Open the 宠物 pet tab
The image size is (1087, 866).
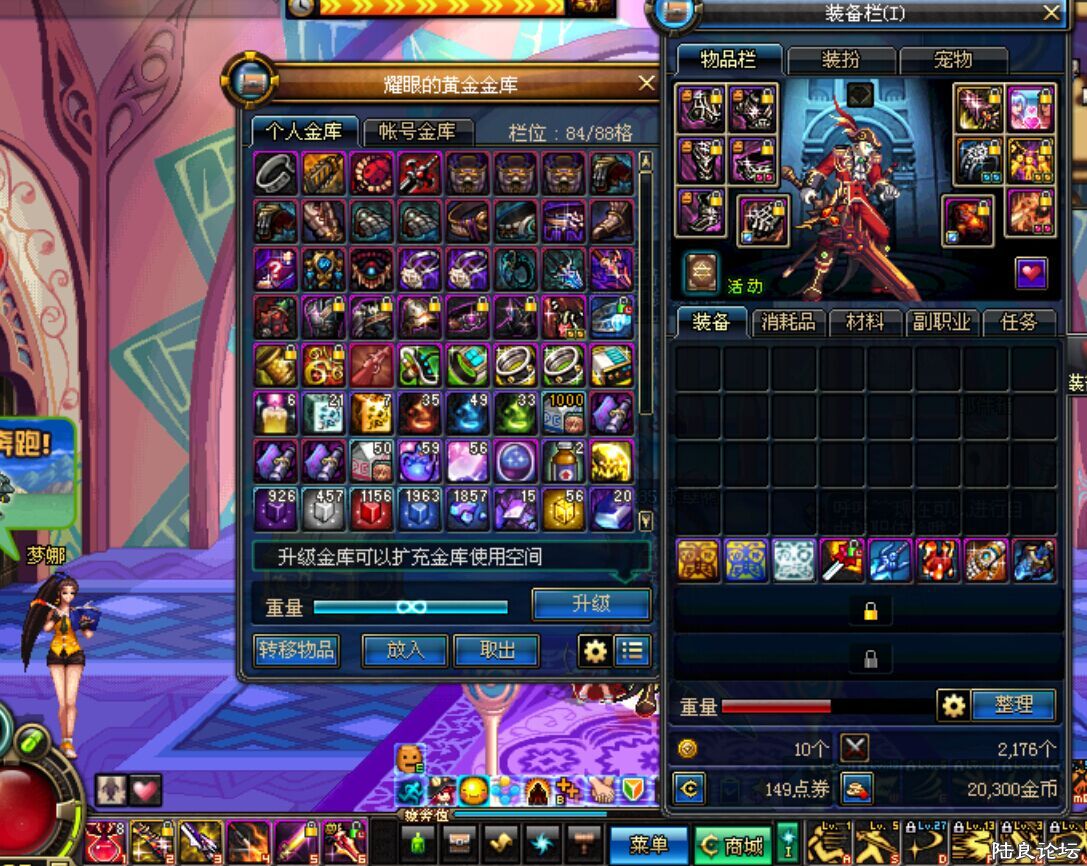pyautogui.click(x=953, y=60)
